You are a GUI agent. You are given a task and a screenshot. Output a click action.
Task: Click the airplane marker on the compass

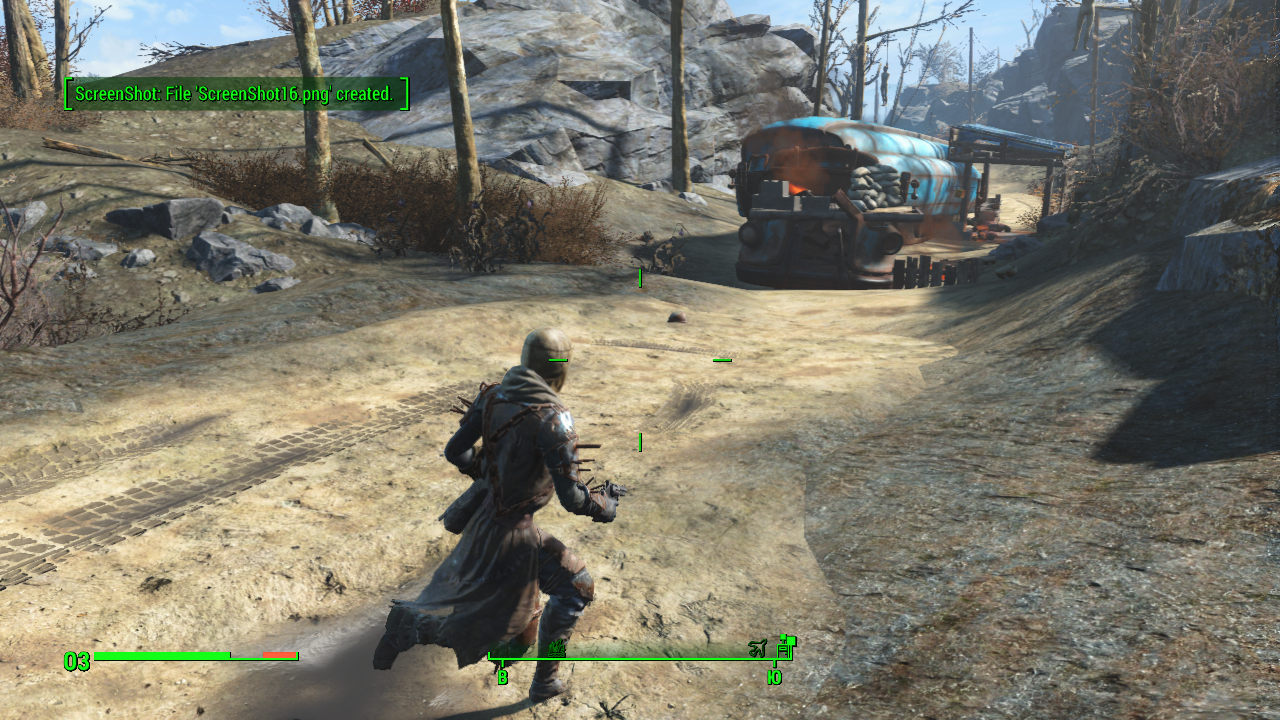pyautogui.click(x=757, y=650)
